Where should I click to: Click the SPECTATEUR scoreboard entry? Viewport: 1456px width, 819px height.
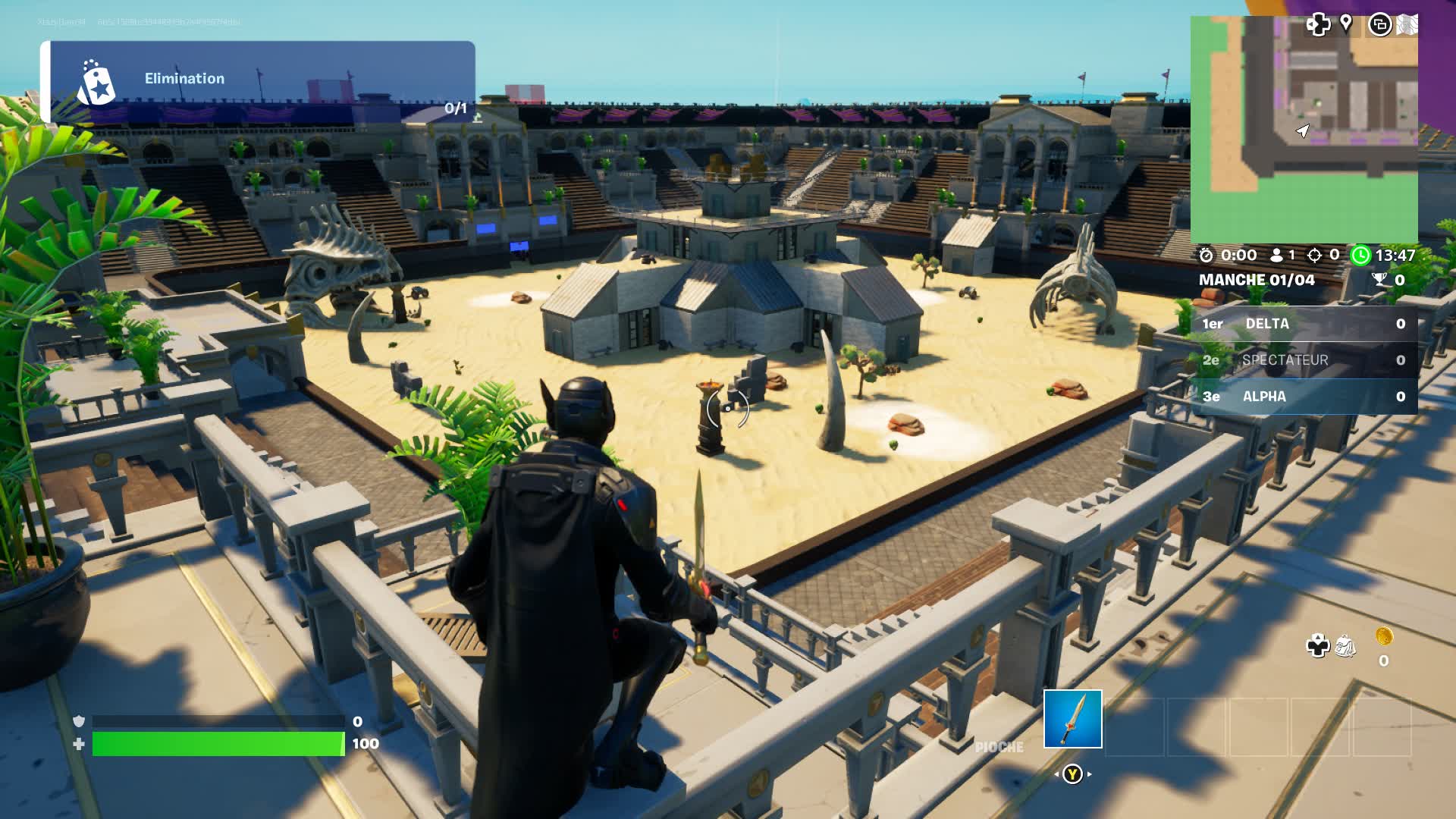click(1304, 360)
